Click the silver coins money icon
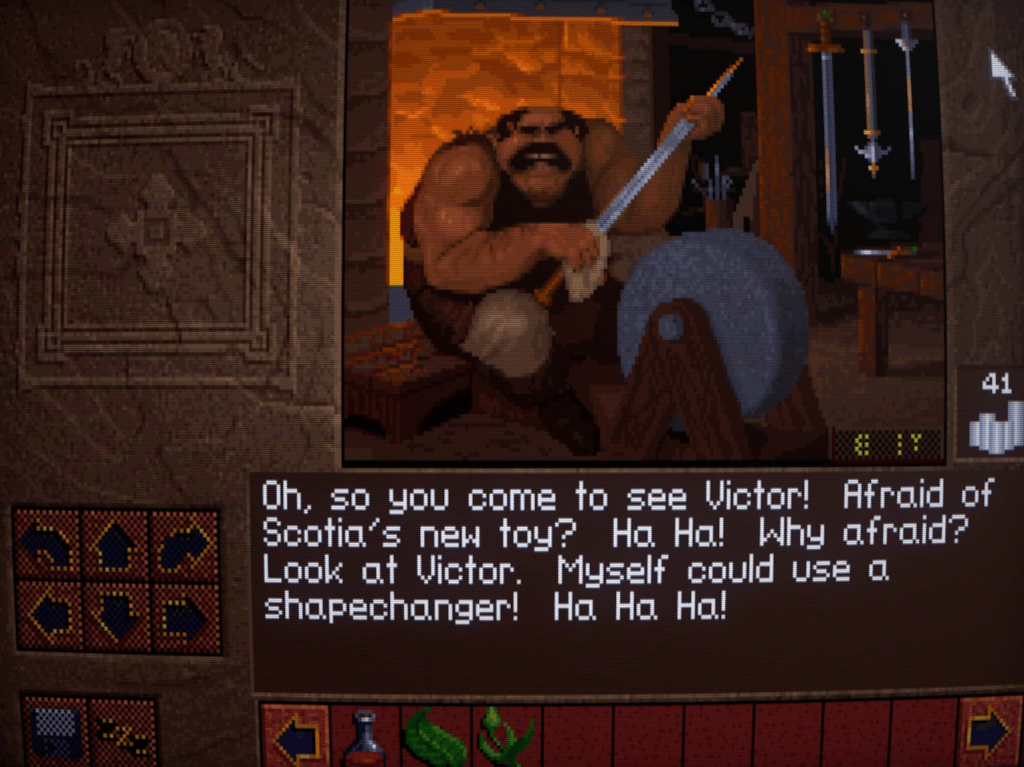The height and width of the screenshot is (767, 1024). click(x=994, y=422)
